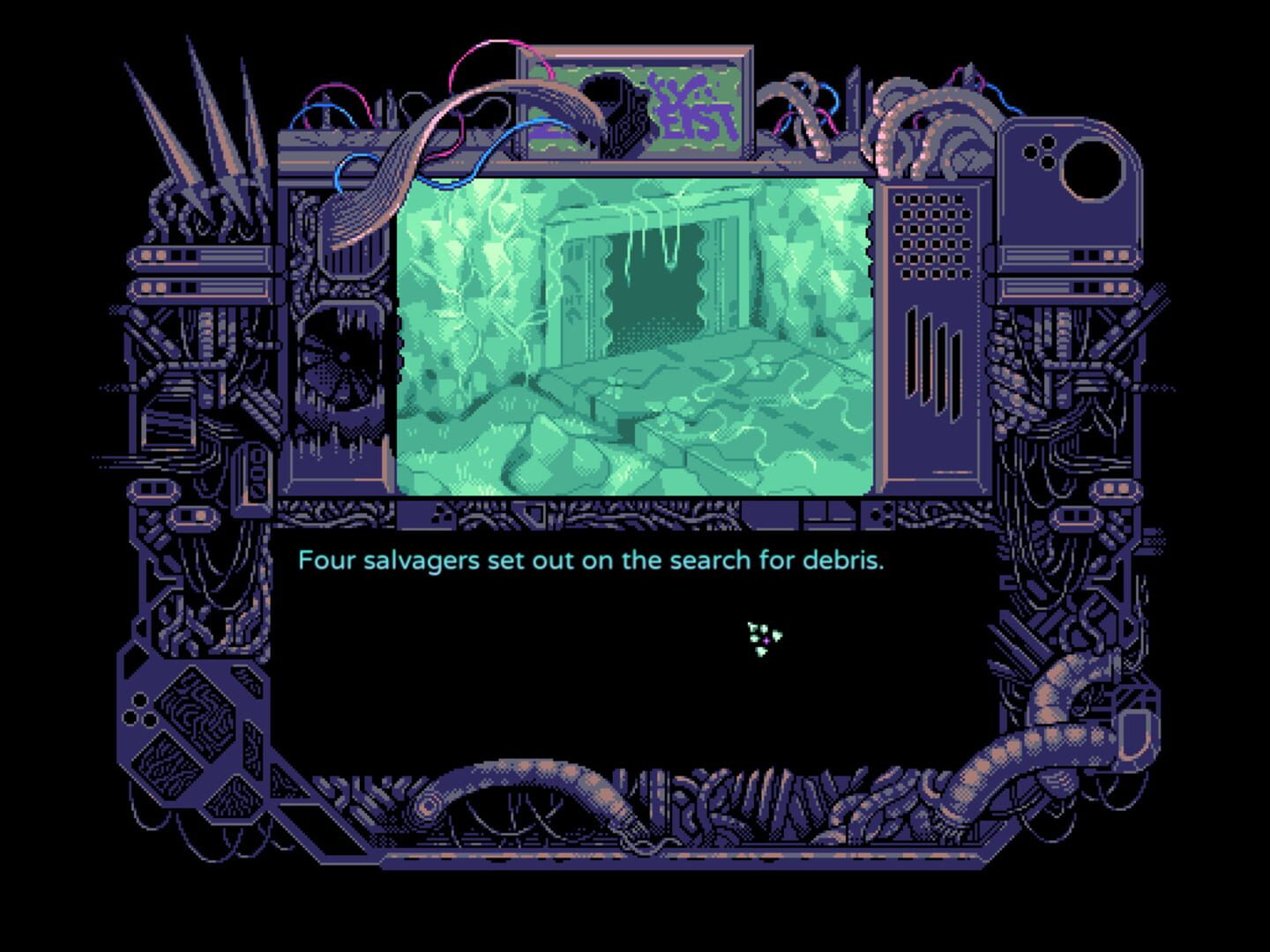Select the camera lens icon on the right
The width and height of the screenshot is (1270, 952).
[x=1094, y=167]
